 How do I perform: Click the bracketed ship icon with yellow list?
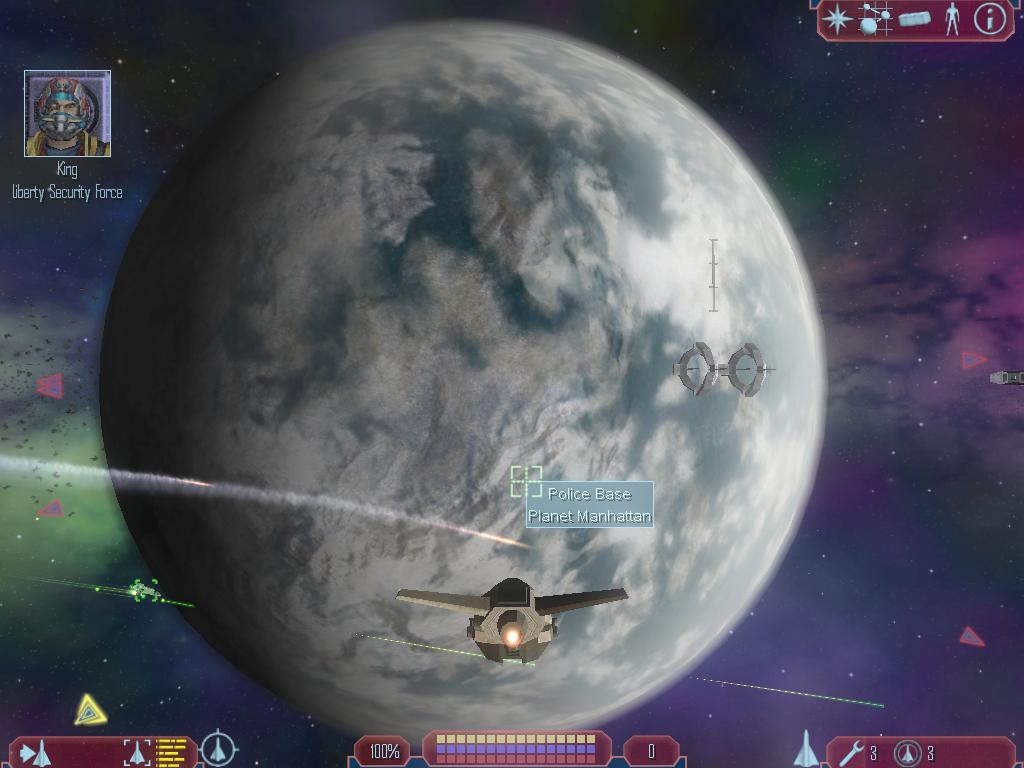point(155,751)
